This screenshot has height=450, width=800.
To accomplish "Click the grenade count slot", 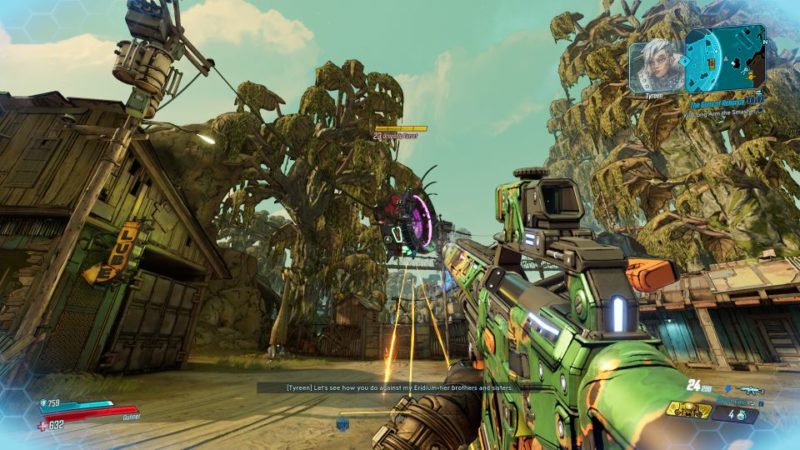I will pos(736,411).
